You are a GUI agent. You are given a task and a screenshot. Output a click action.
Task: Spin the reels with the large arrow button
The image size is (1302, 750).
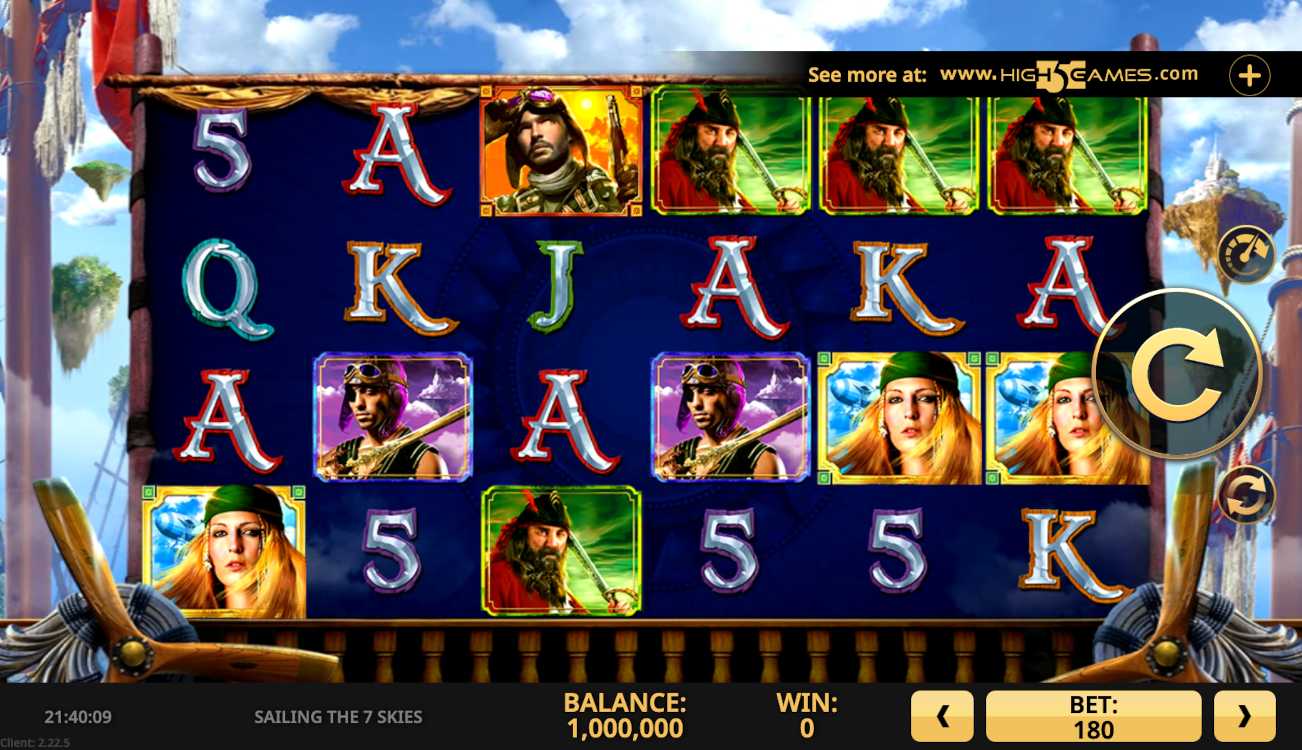[1177, 374]
